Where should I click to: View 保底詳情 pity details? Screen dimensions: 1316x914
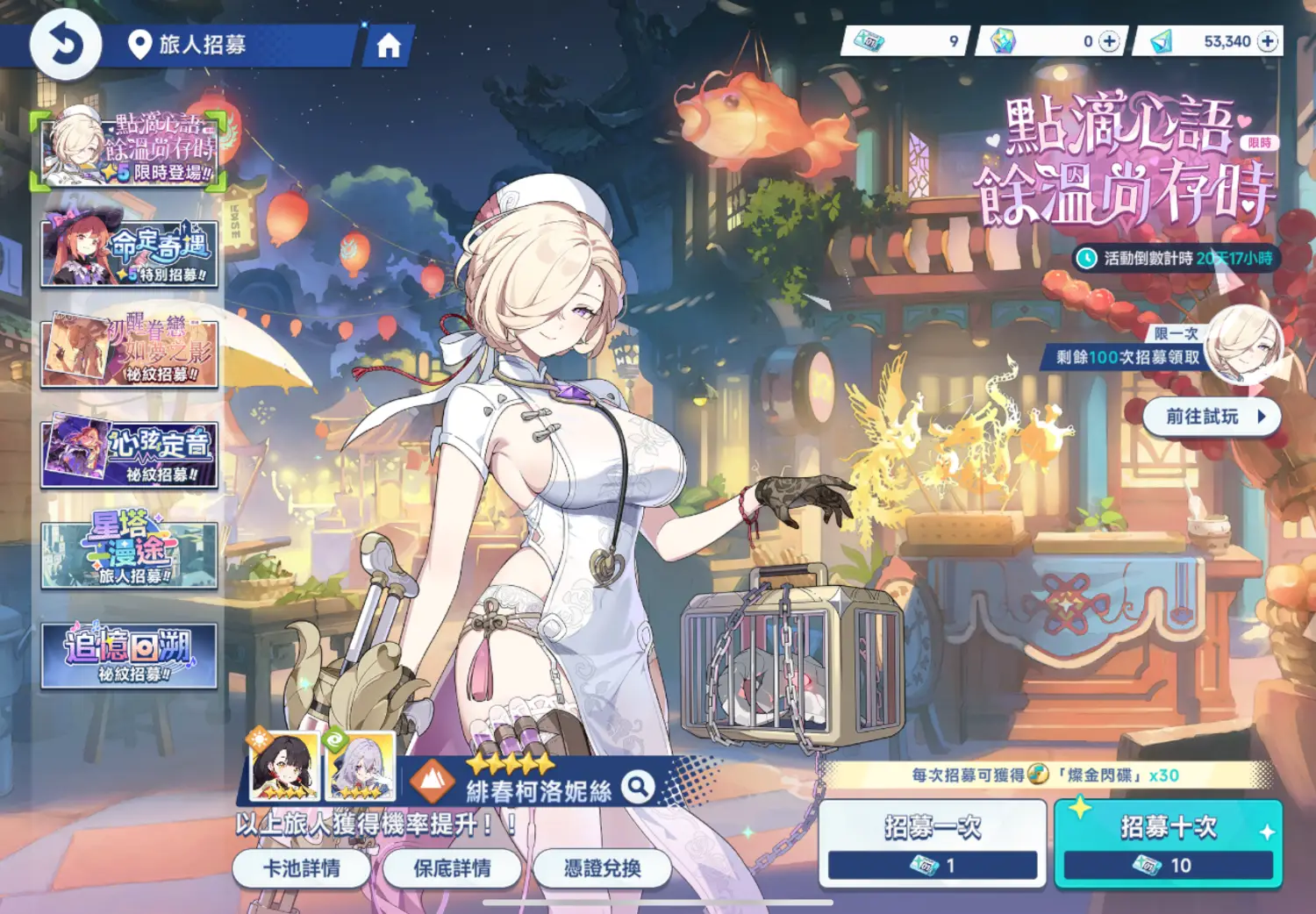click(452, 868)
